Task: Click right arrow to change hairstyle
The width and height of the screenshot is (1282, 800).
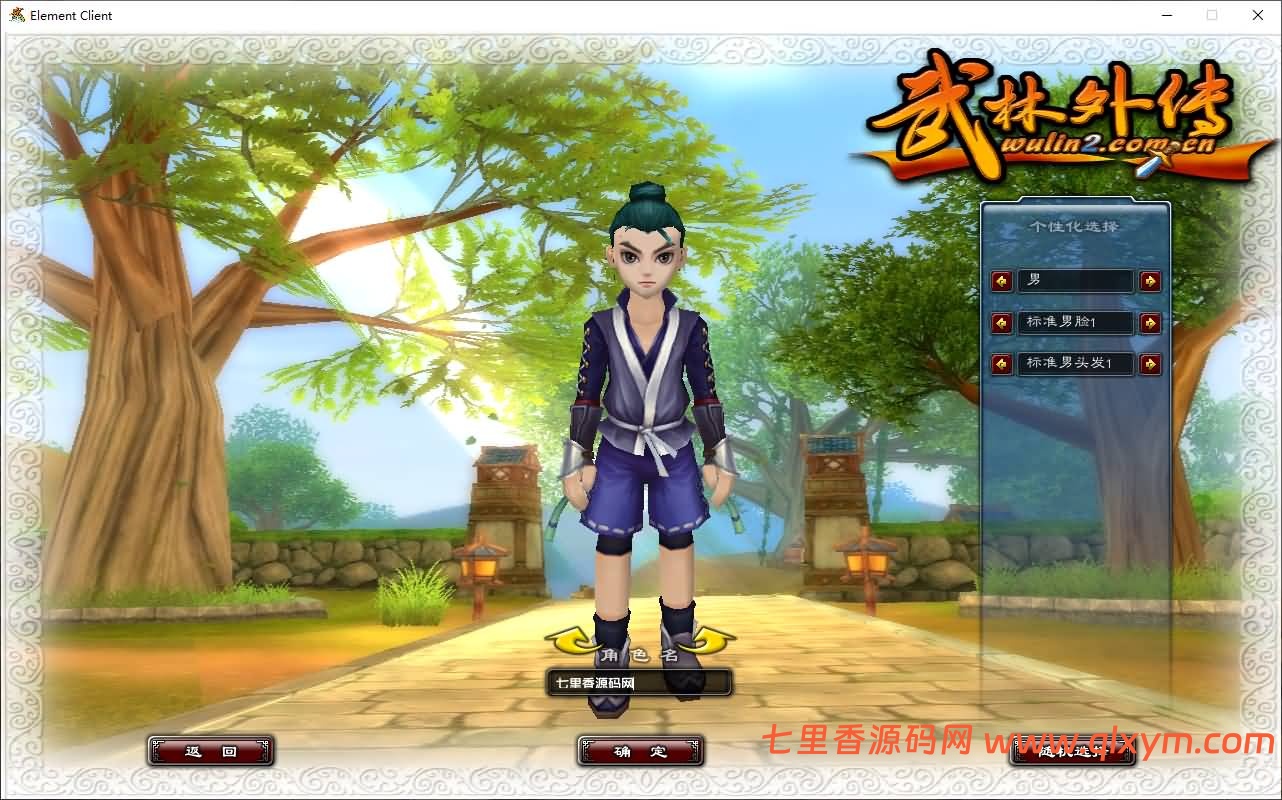Action: [1150, 363]
